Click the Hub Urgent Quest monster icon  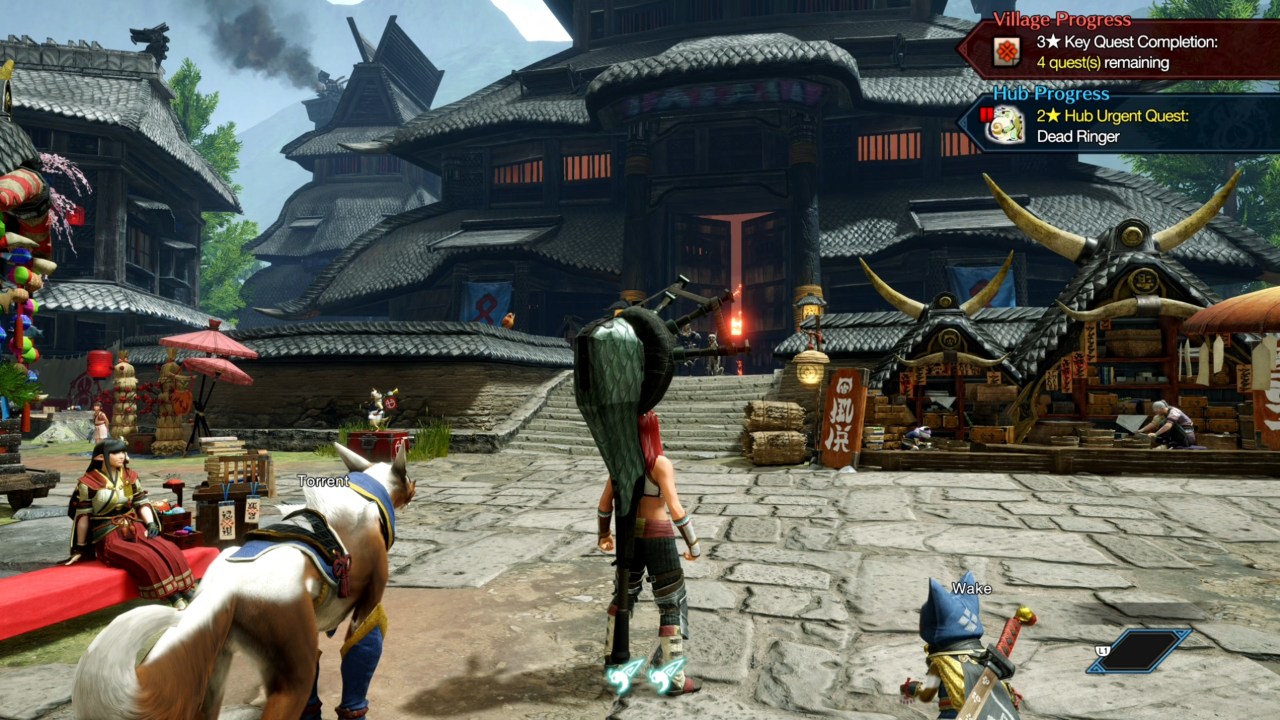pos(1006,124)
